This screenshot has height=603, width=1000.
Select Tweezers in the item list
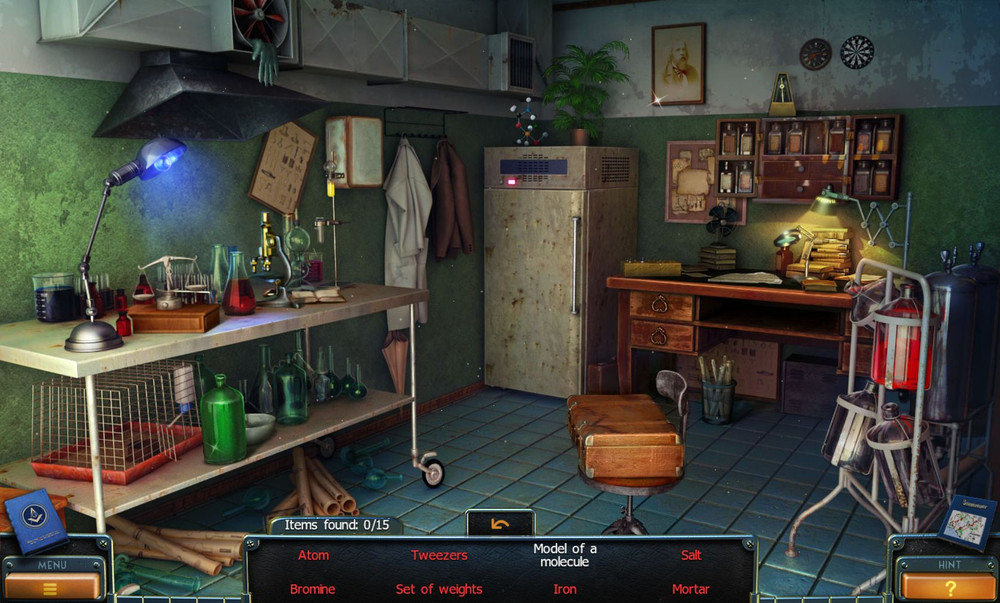pyautogui.click(x=439, y=555)
